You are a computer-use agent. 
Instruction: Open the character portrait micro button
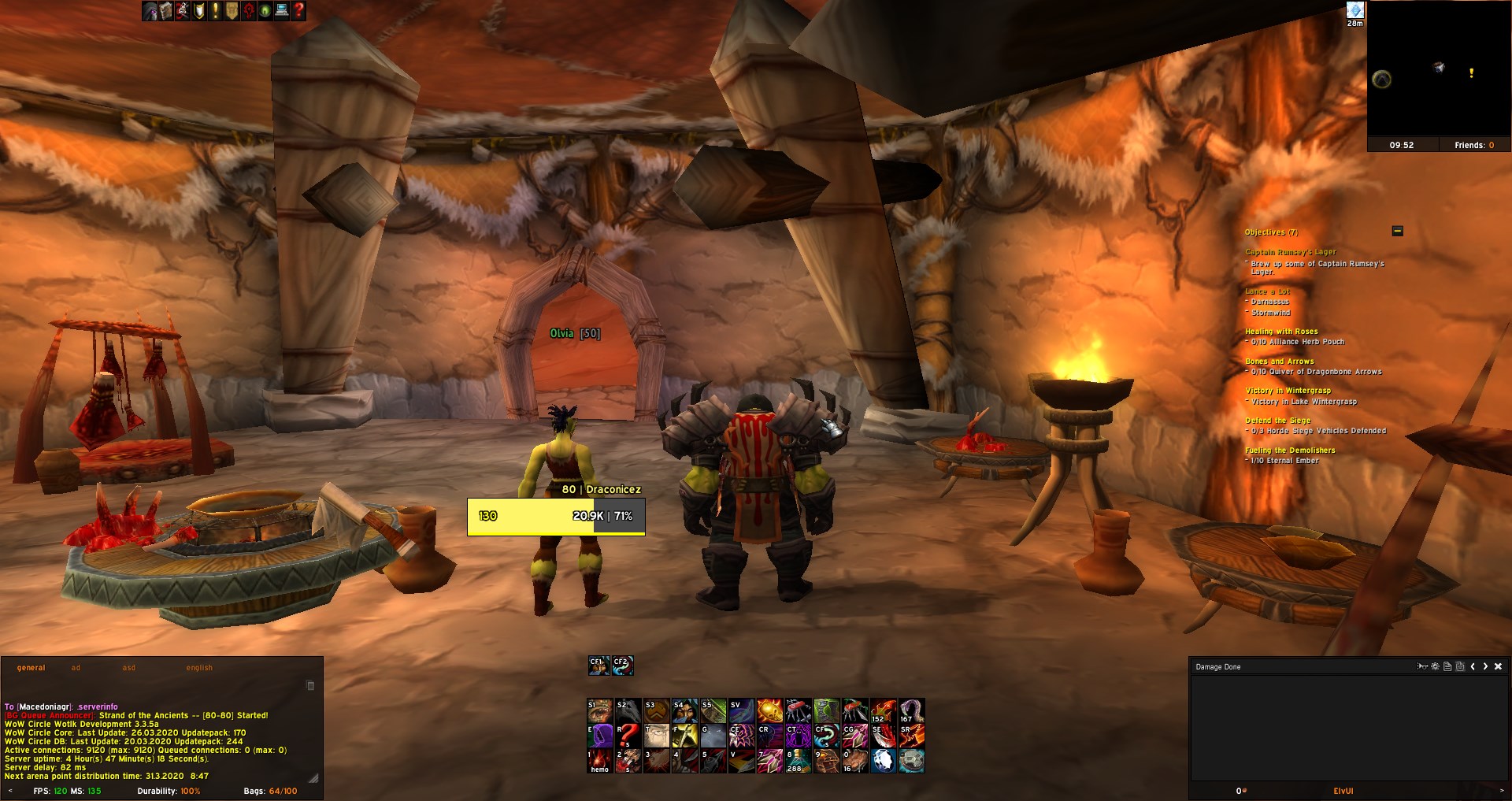pos(150,11)
